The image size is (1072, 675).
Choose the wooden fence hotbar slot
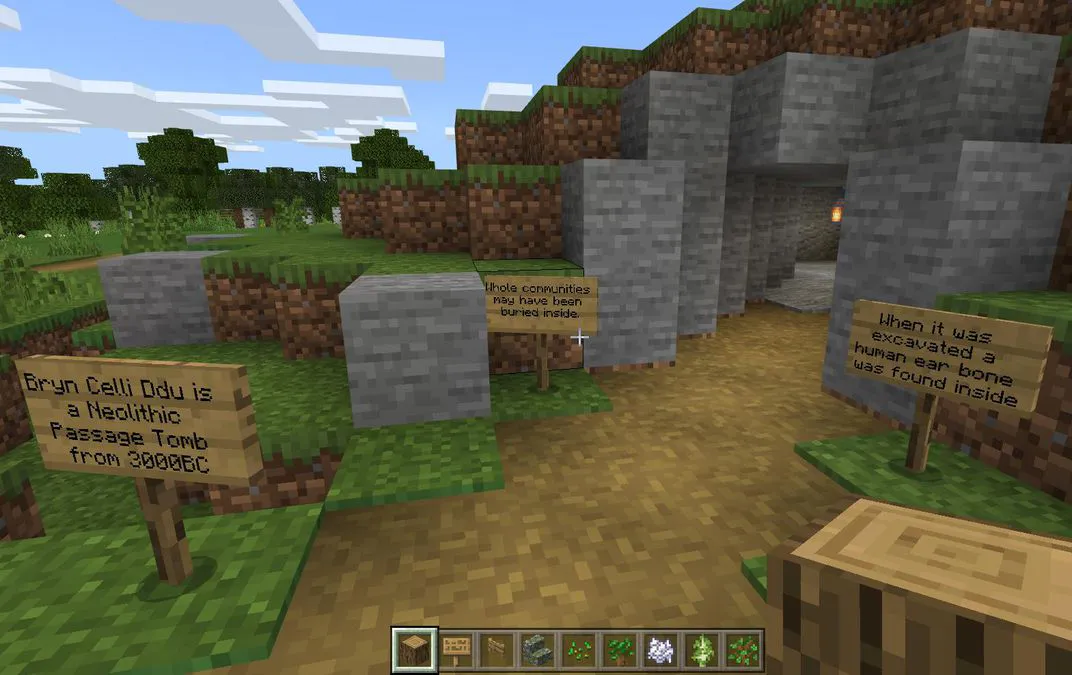coord(494,648)
